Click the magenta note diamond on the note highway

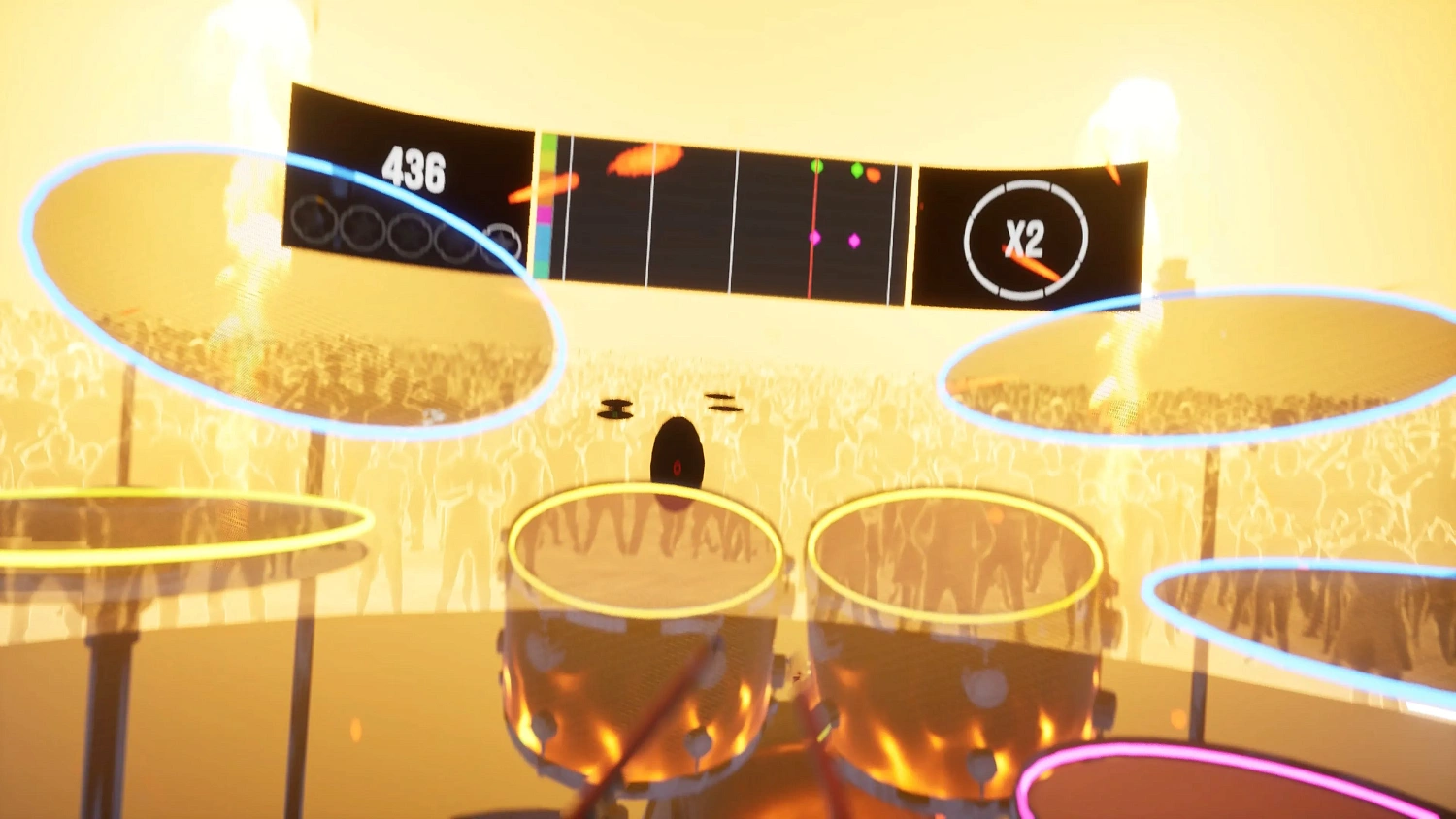pos(814,237)
